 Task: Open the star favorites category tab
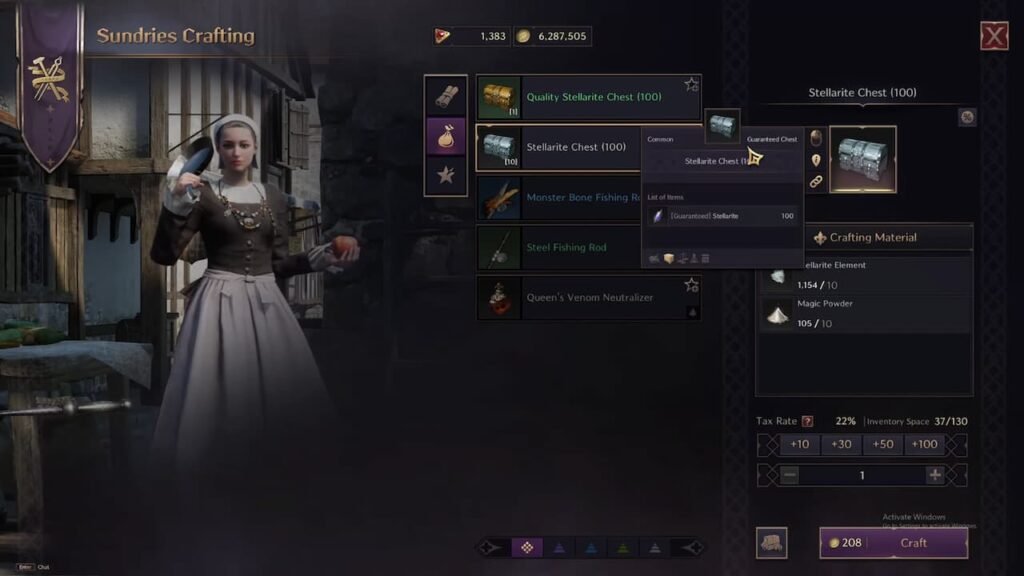[446, 175]
